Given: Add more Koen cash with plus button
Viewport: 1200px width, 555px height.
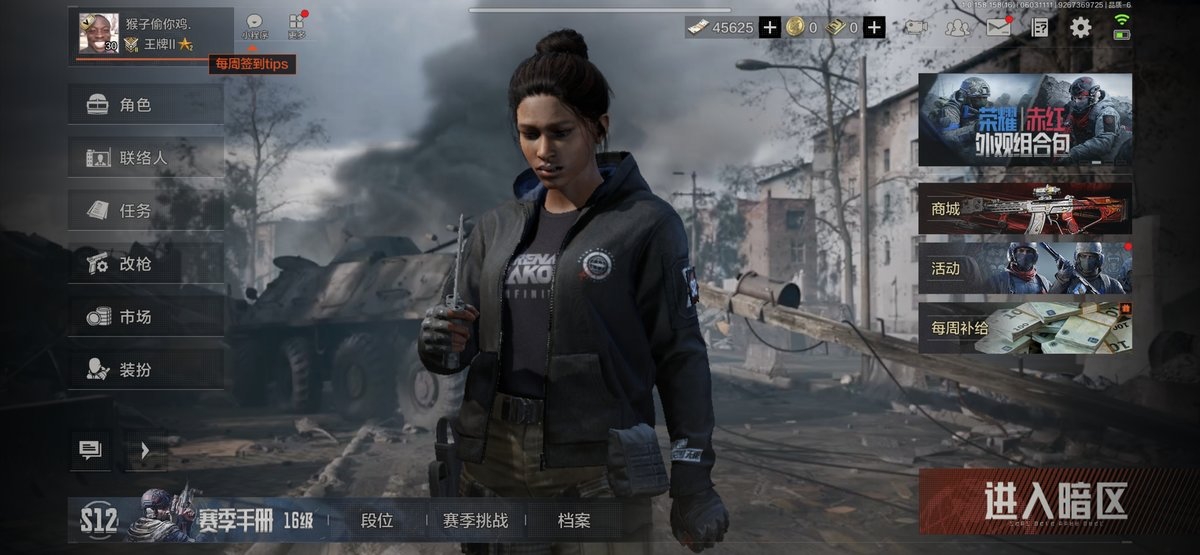Looking at the screenshot, I should click(x=769, y=28).
